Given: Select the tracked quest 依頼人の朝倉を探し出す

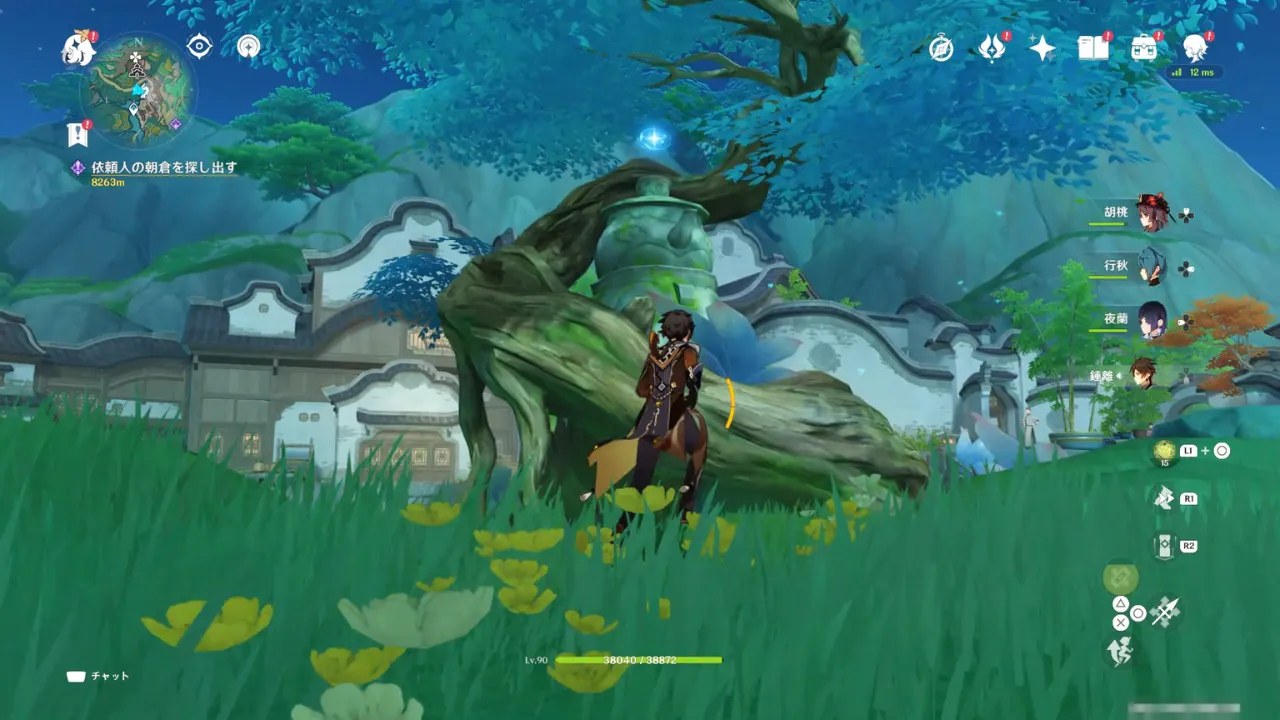Looking at the screenshot, I should coord(164,168).
